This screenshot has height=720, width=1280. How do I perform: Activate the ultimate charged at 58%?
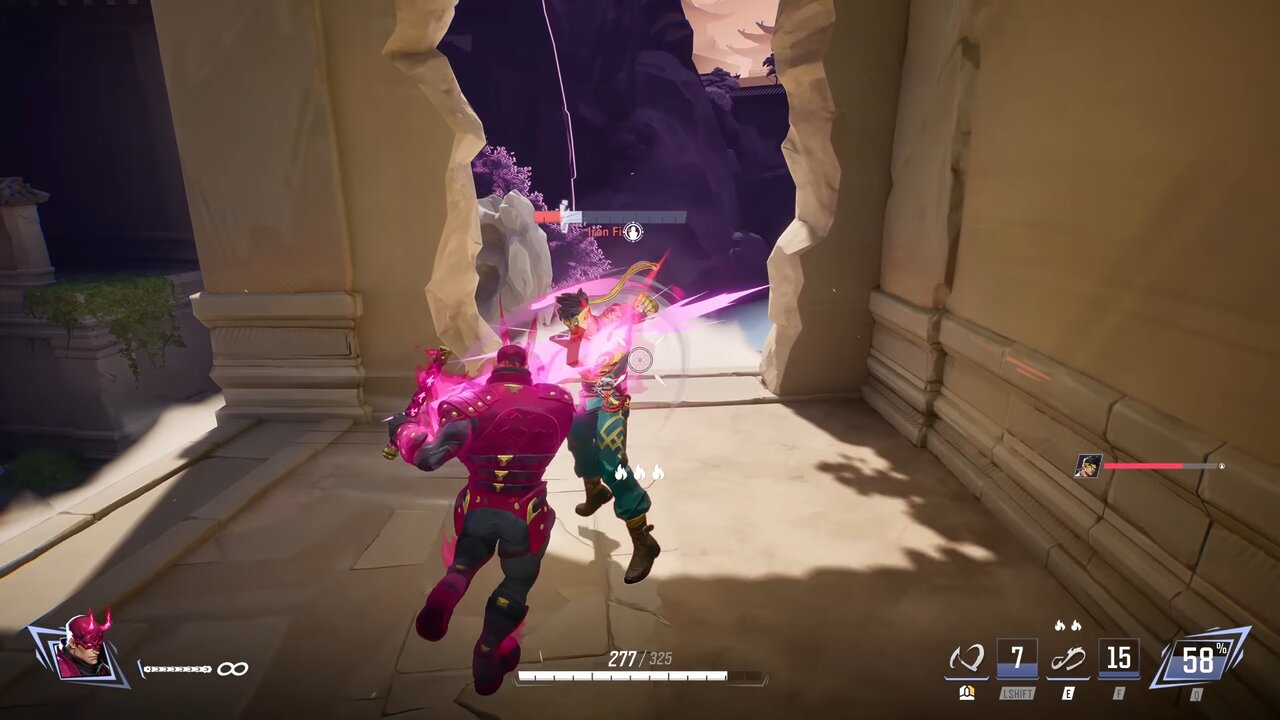[1198, 659]
